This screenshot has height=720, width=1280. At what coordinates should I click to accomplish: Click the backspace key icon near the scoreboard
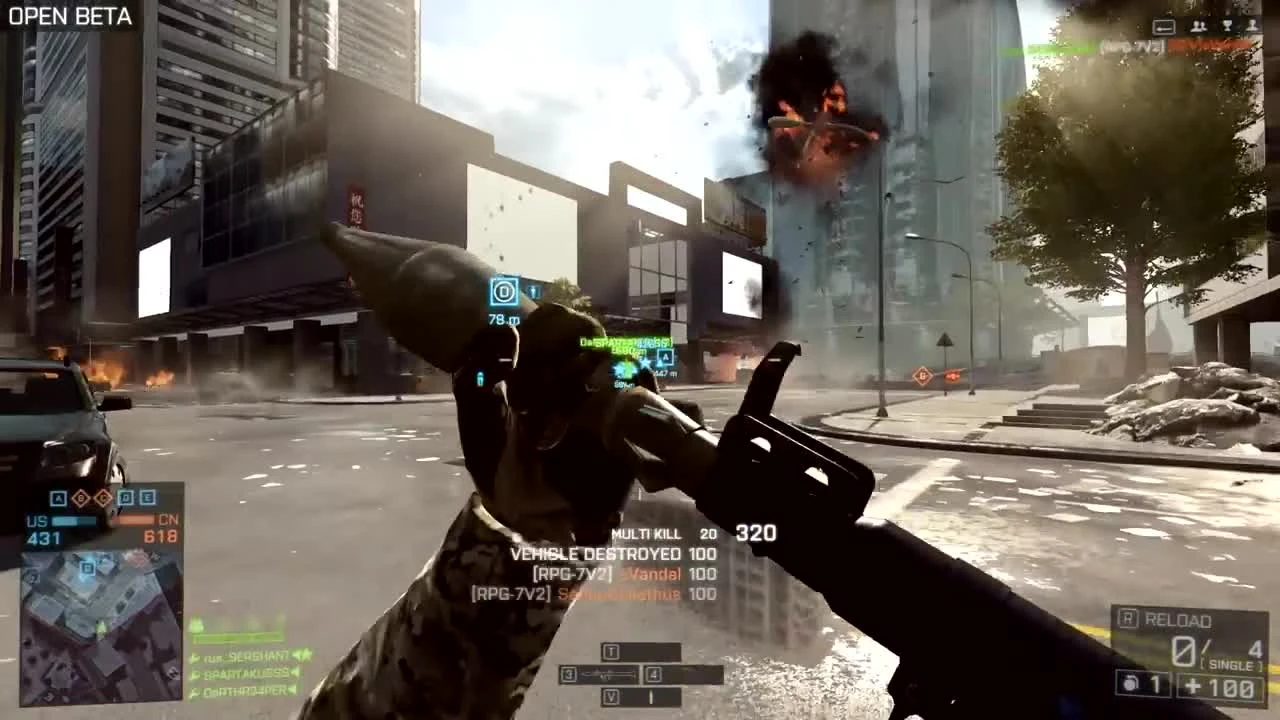click(1164, 28)
